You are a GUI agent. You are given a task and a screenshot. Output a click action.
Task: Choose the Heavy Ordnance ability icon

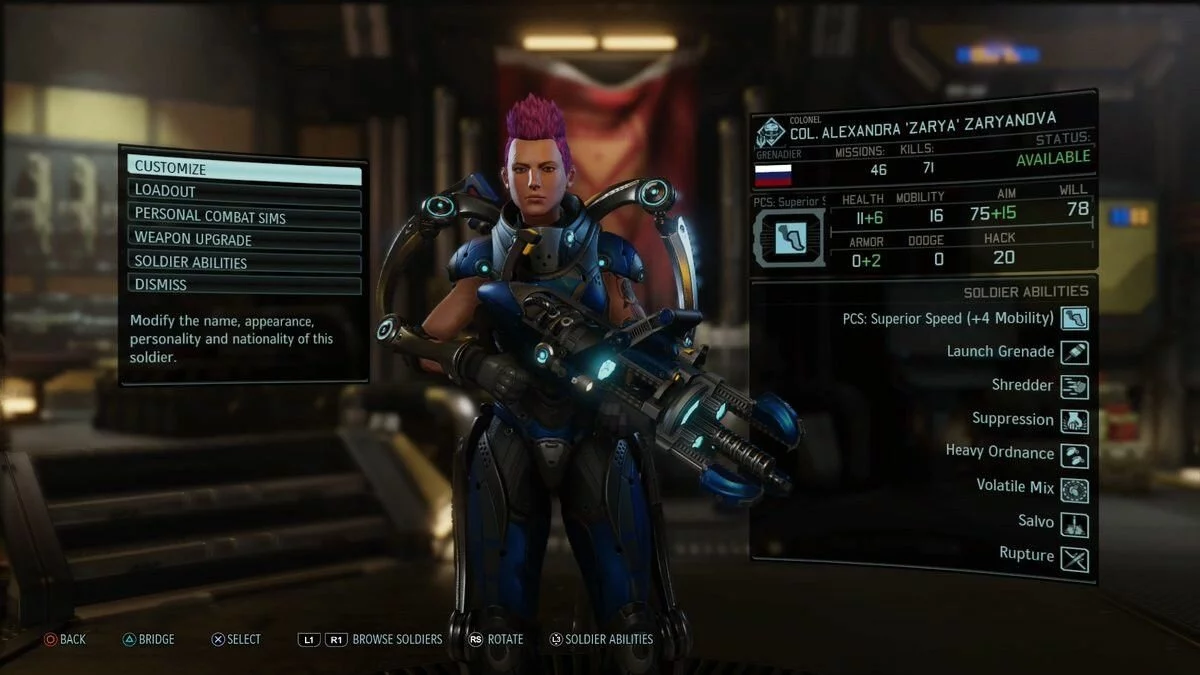click(x=1074, y=455)
